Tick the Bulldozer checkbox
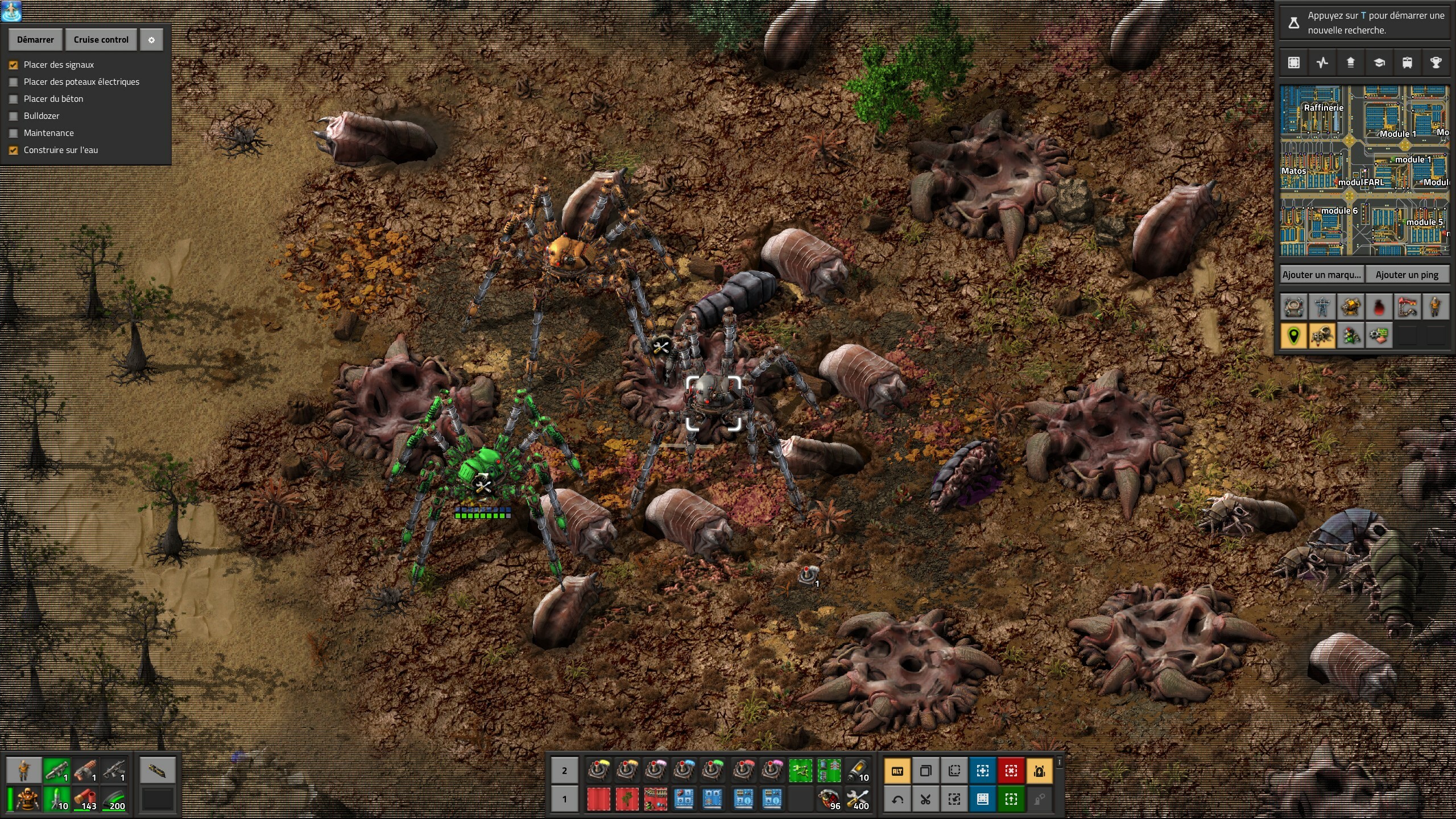1456x819 pixels. pos(14,116)
